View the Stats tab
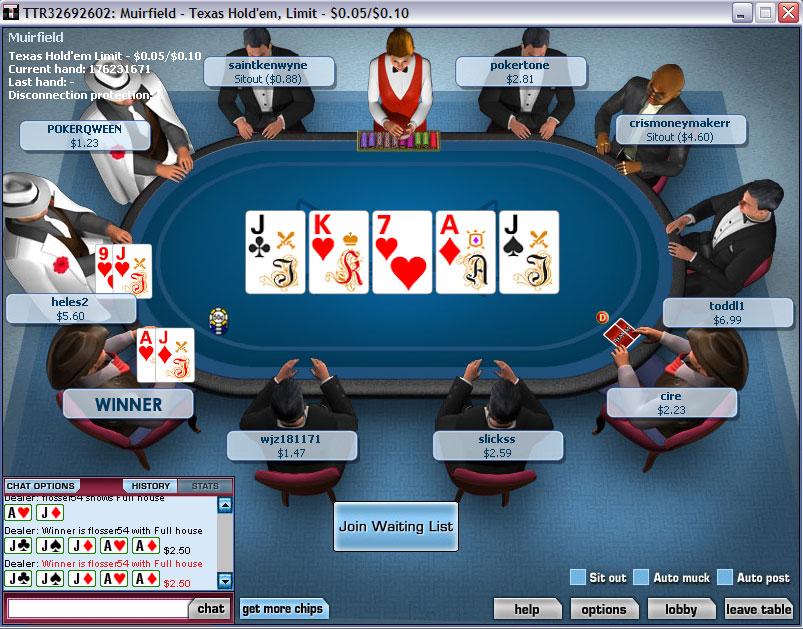This screenshot has height=629, width=803. (205, 486)
